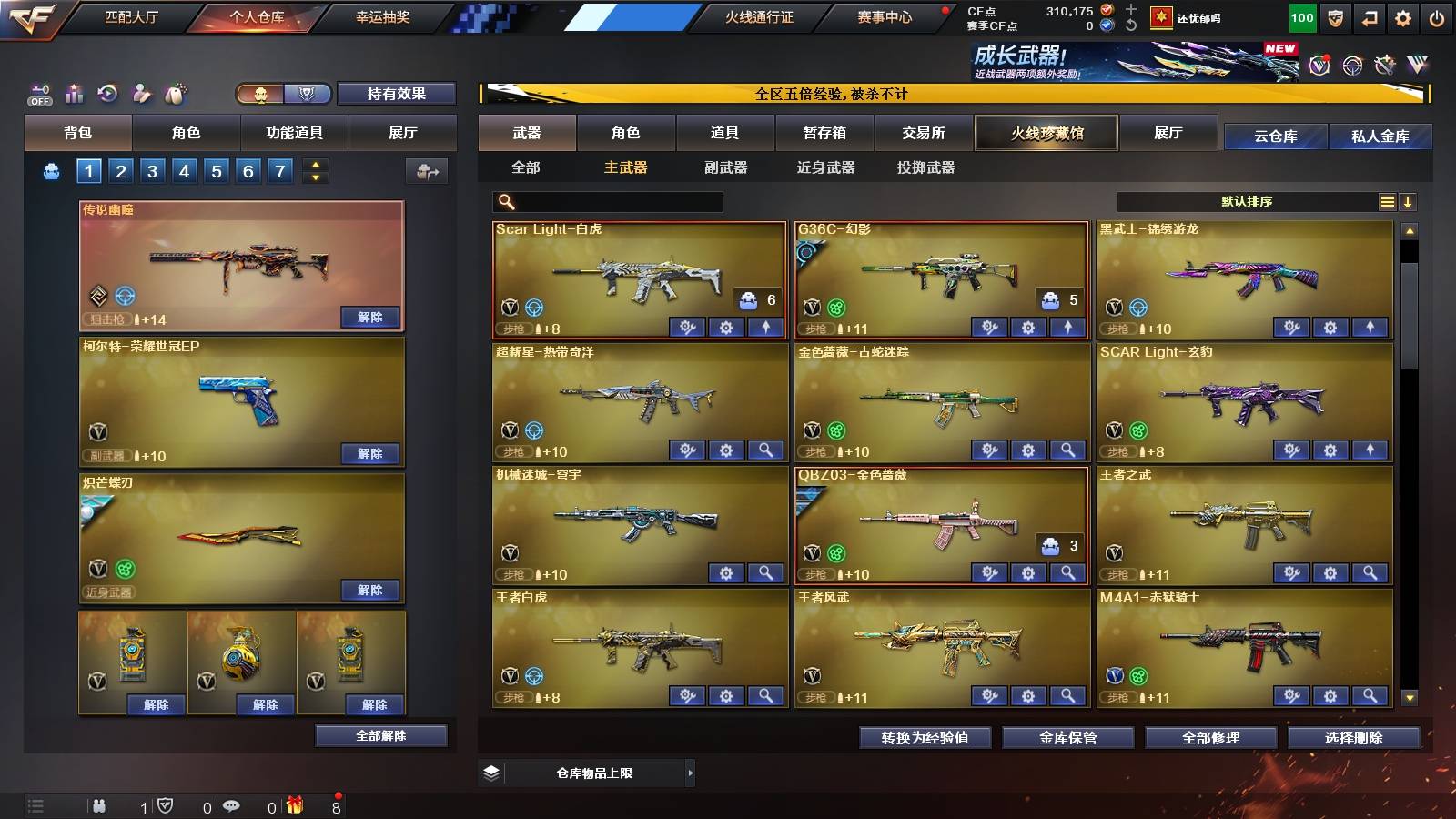Switch the character/medal display toggle

(278, 93)
